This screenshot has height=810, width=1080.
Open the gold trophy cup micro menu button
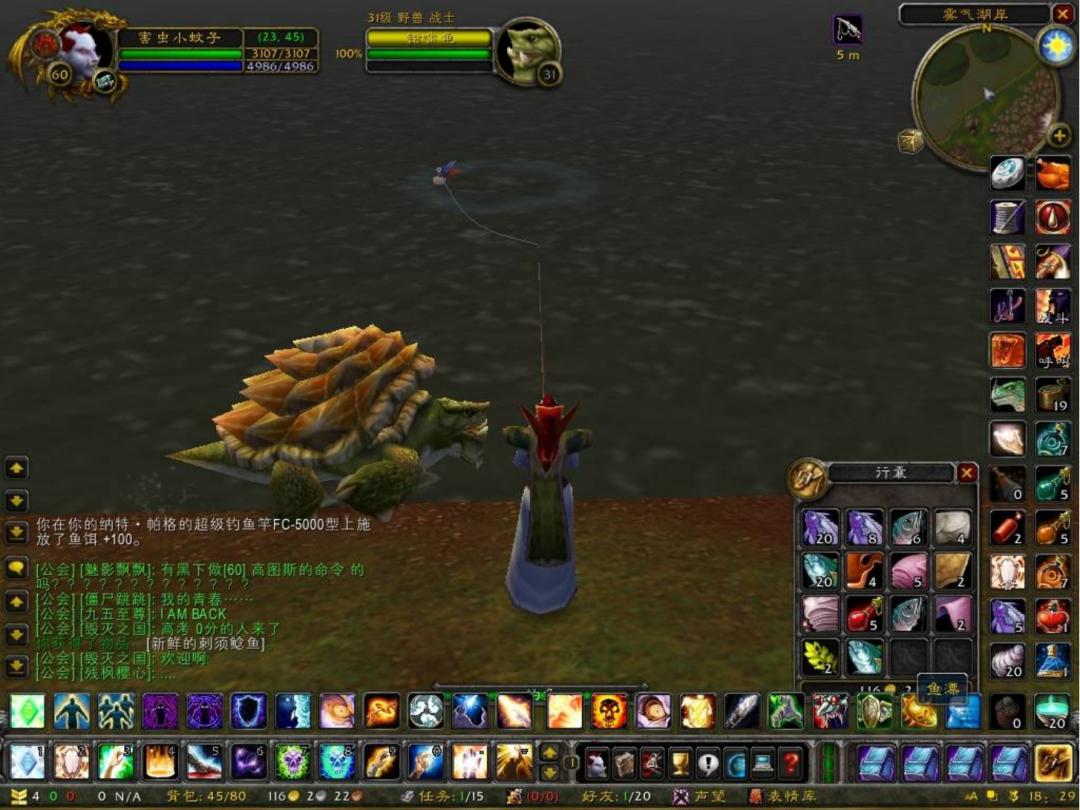(x=680, y=763)
